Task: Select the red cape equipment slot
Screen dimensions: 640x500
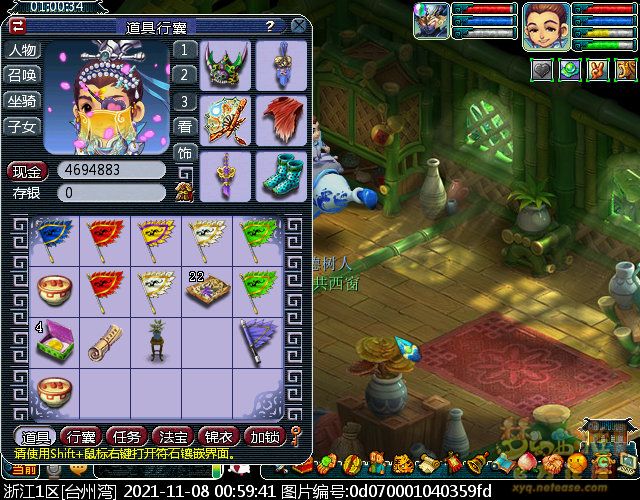Action: pyautogui.click(x=281, y=121)
